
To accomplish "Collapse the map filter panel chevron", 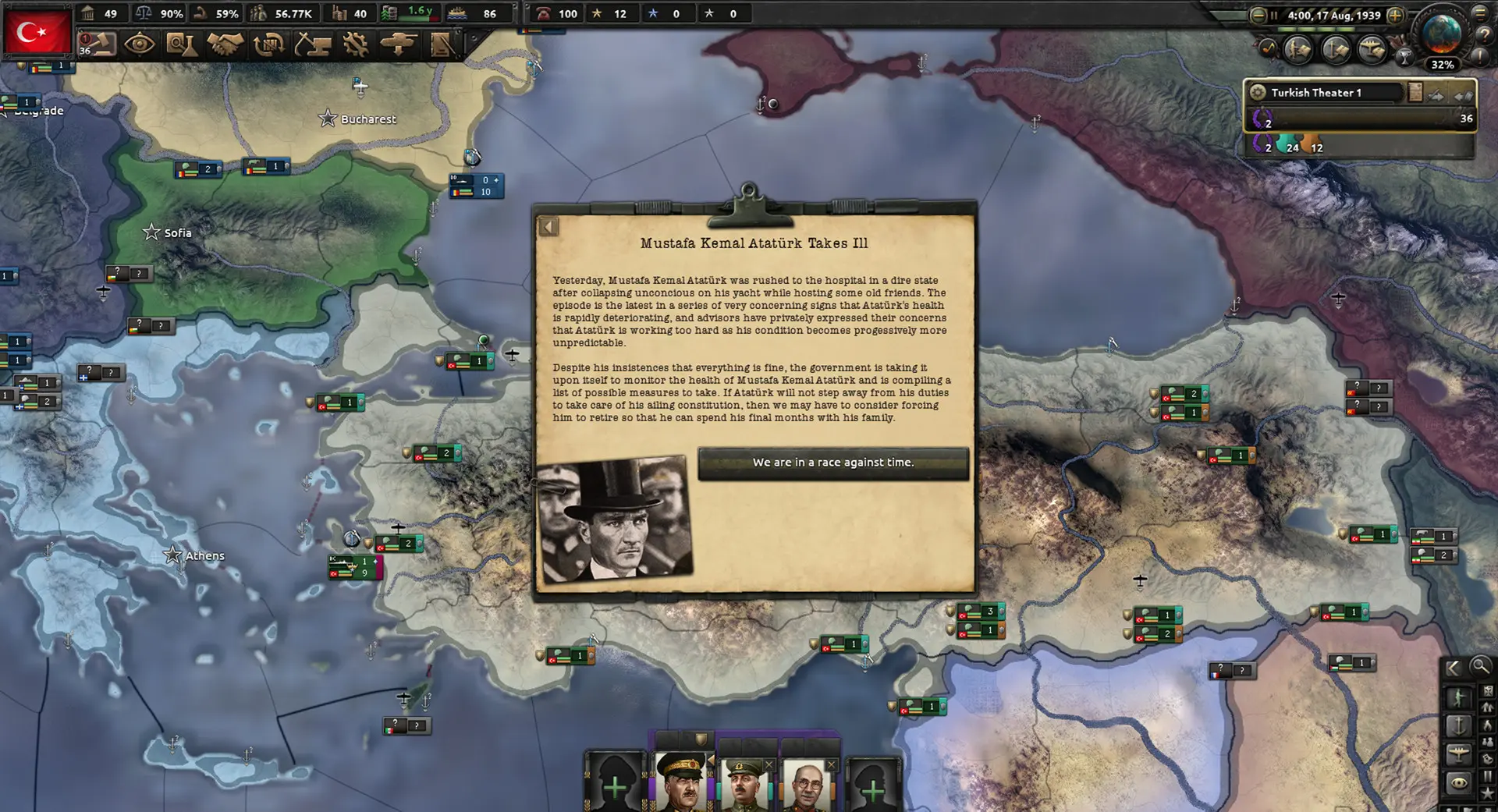I will [1453, 668].
